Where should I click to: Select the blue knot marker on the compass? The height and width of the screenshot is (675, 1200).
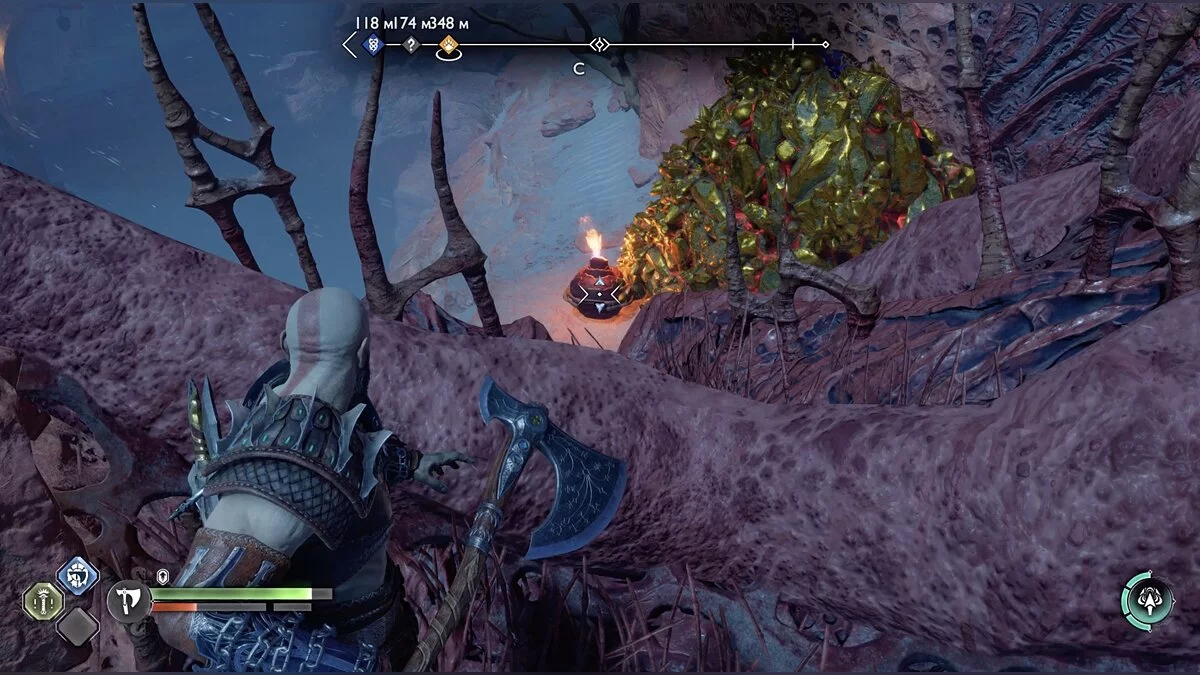pos(372,45)
